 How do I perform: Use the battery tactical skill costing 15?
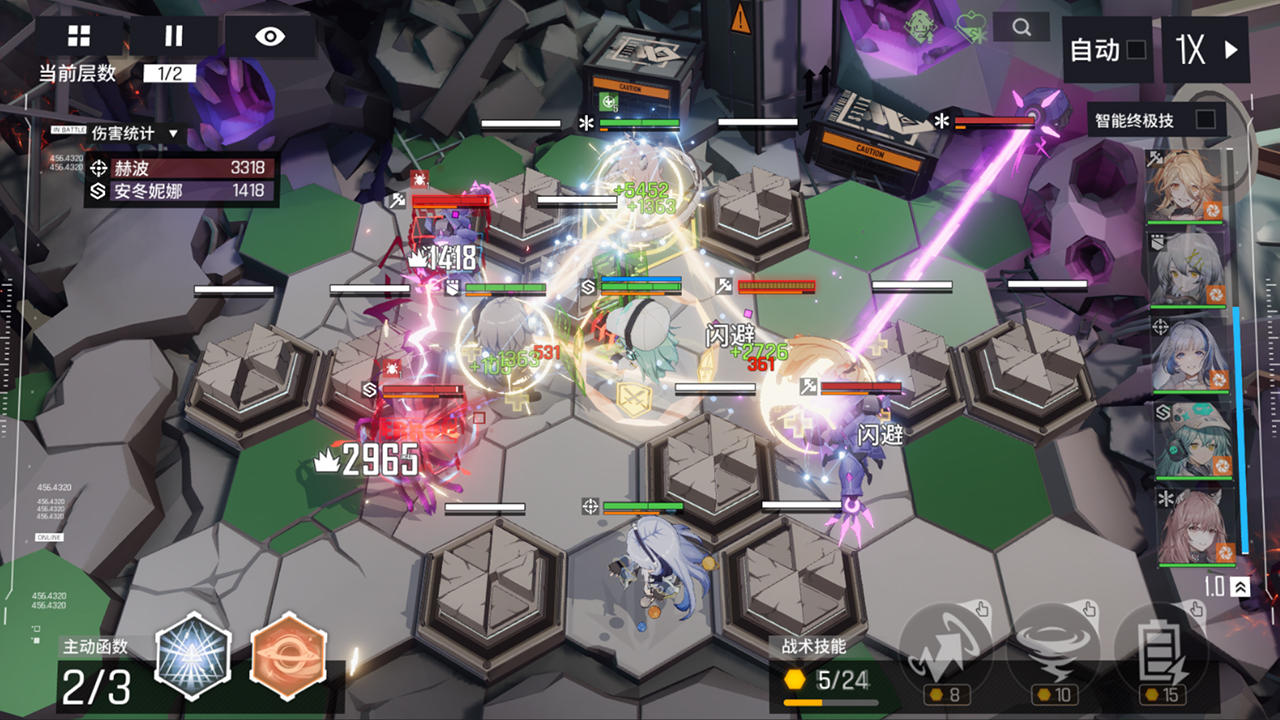tap(1160, 651)
